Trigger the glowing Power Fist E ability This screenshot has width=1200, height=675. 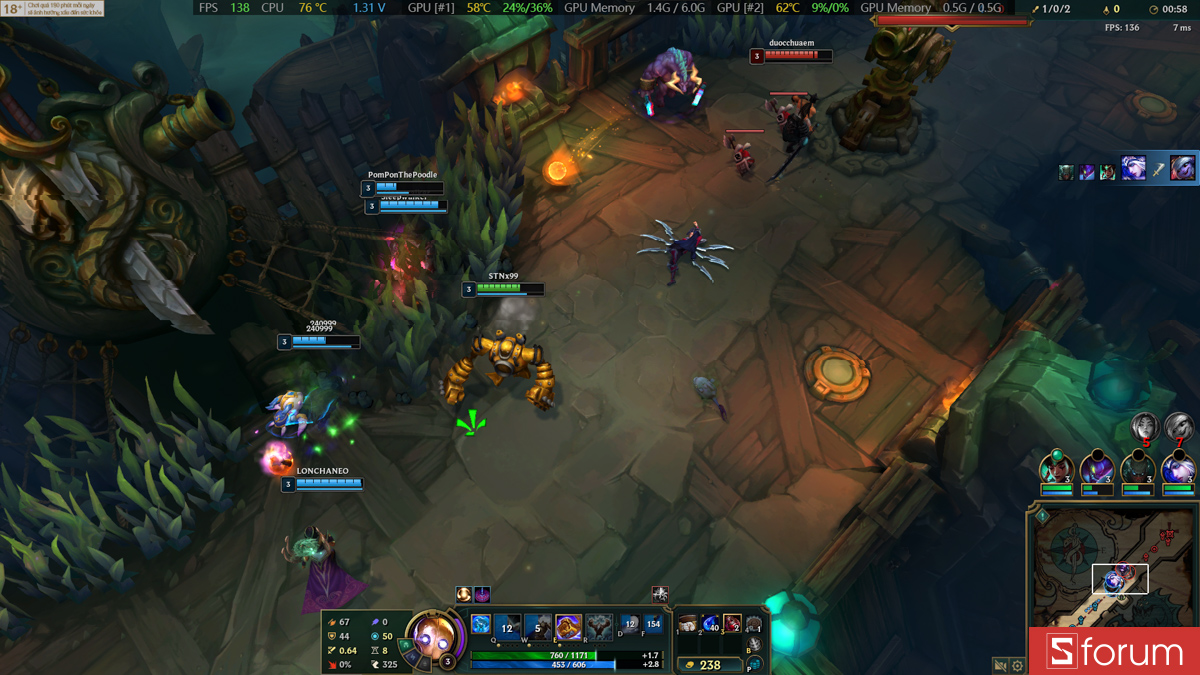(x=568, y=627)
